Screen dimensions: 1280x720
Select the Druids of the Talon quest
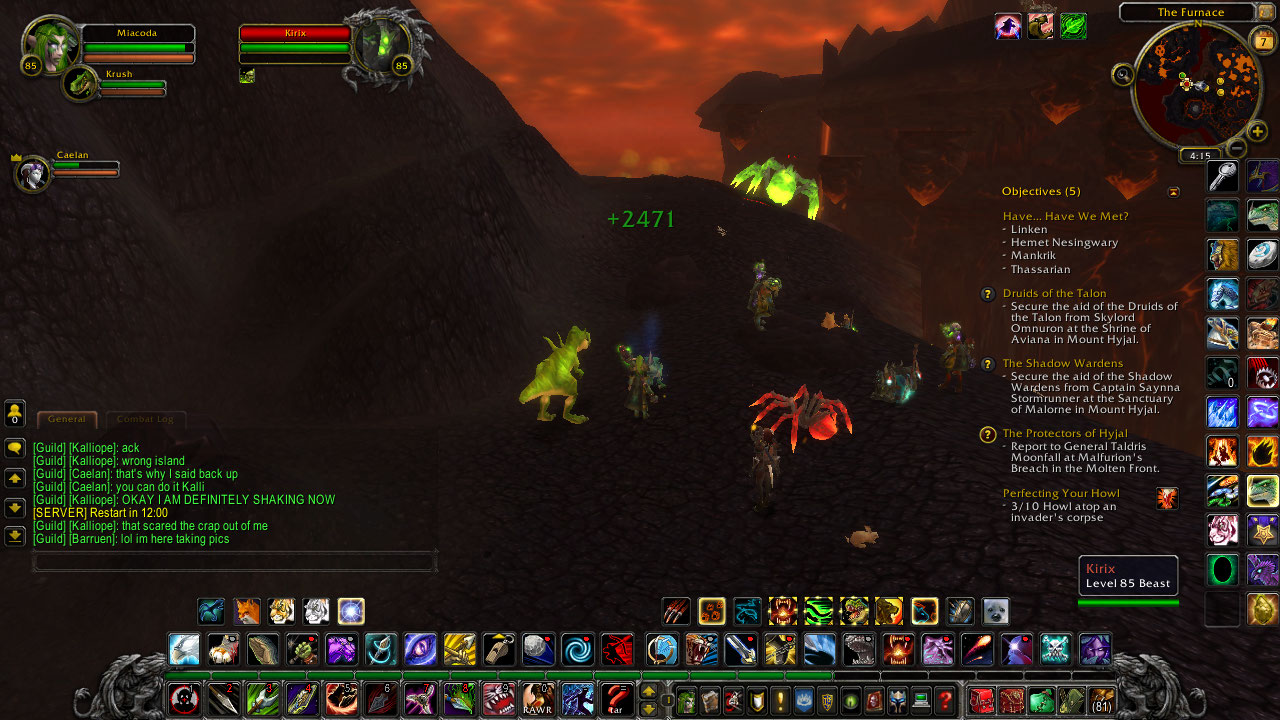click(x=1054, y=293)
